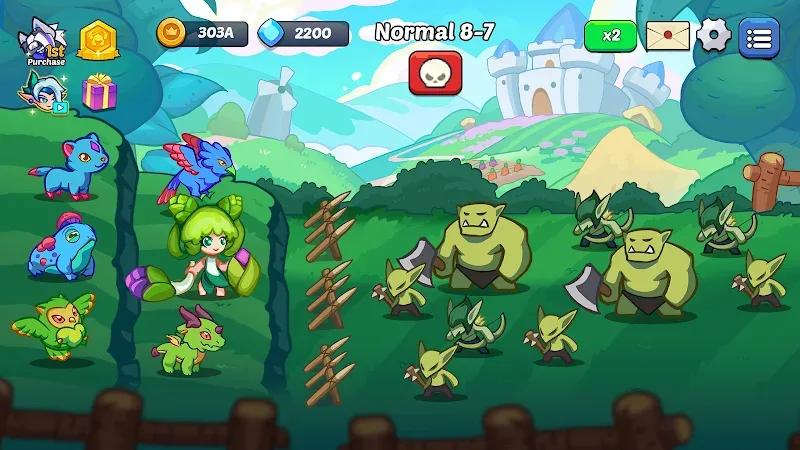Tap the gold hexagon badge icon
This screenshot has height=450, width=800.
tap(98, 40)
